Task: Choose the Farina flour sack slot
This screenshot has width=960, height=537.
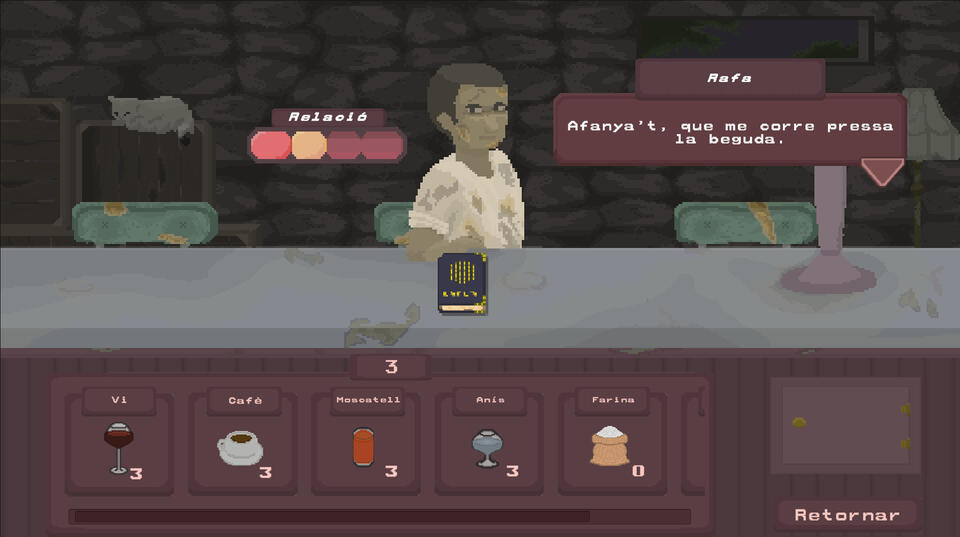Action: [612, 446]
